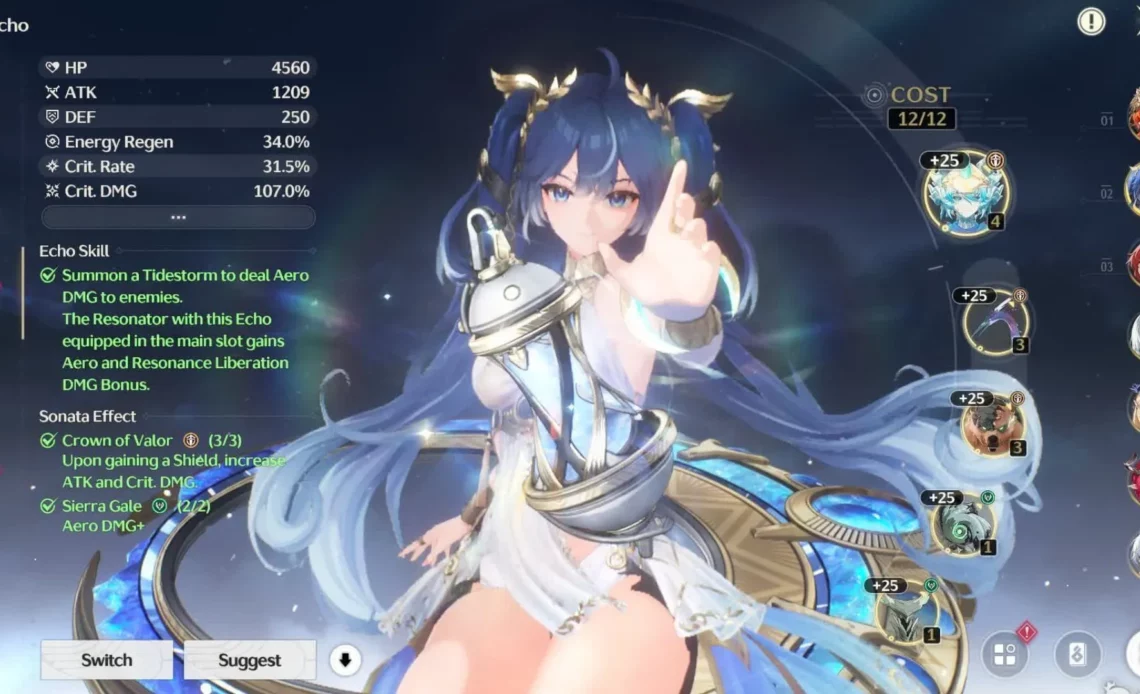Screen dimensions: 1140x694
Task: Click the down-arrow icon beside Suggest
Action: [345, 660]
